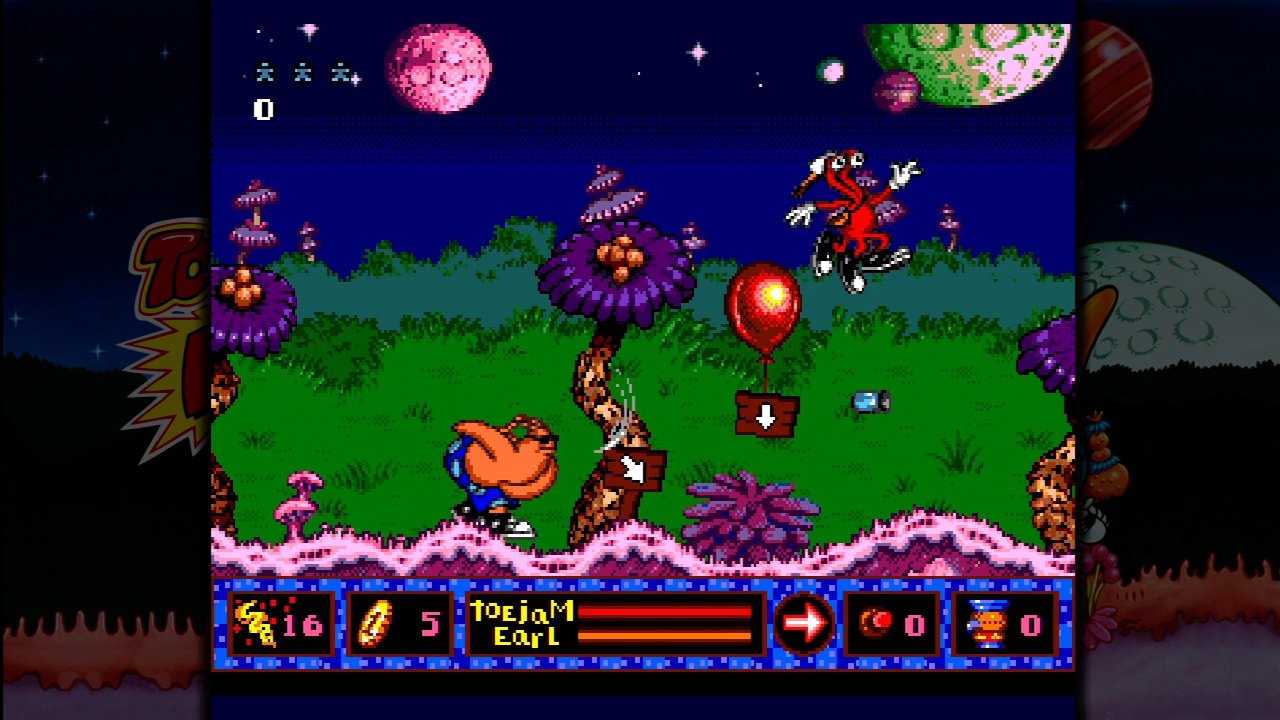
Task: Click the third tiny life counter figure
Action: [340, 72]
